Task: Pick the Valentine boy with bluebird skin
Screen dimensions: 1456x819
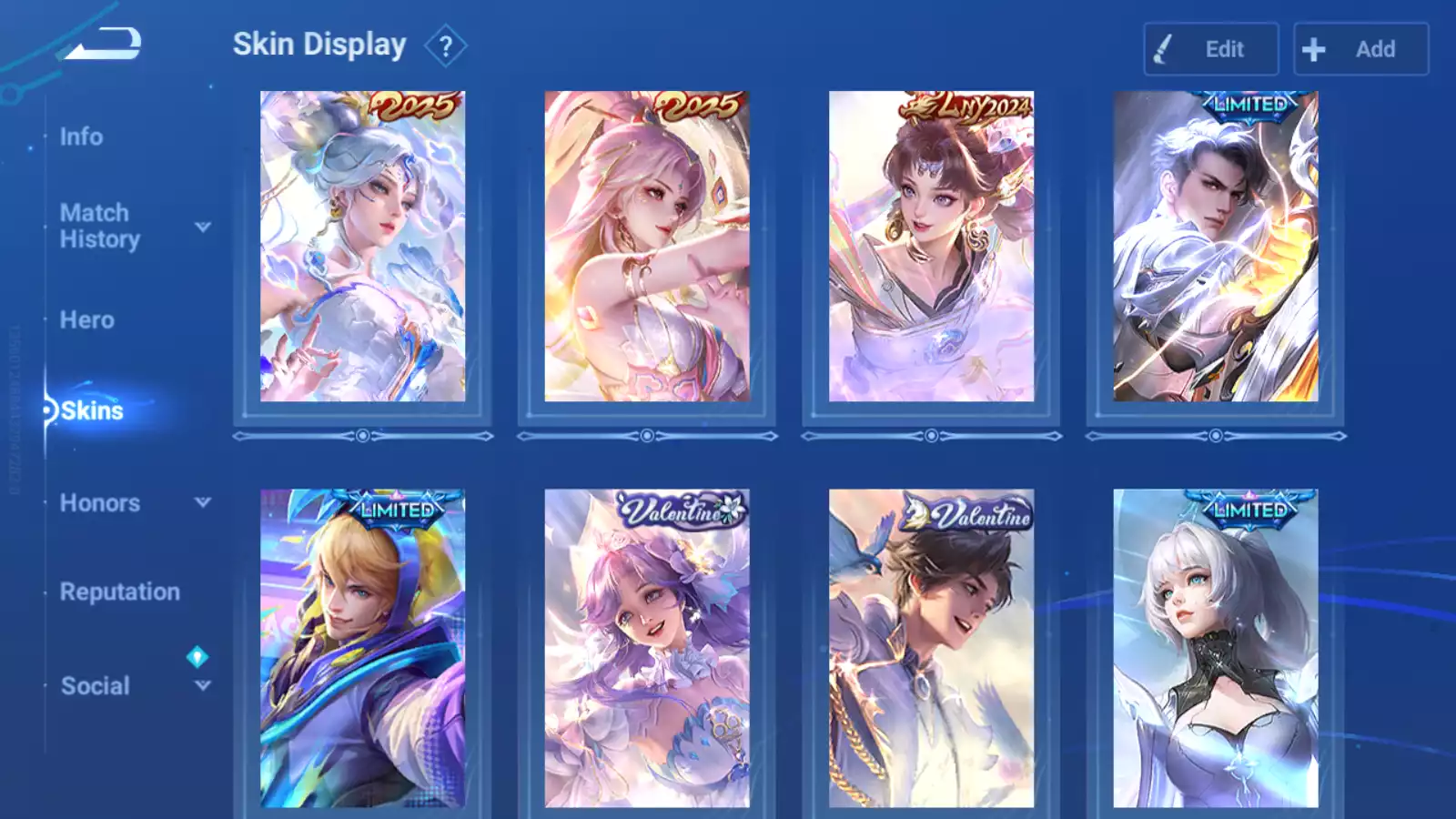Action: point(931,648)
